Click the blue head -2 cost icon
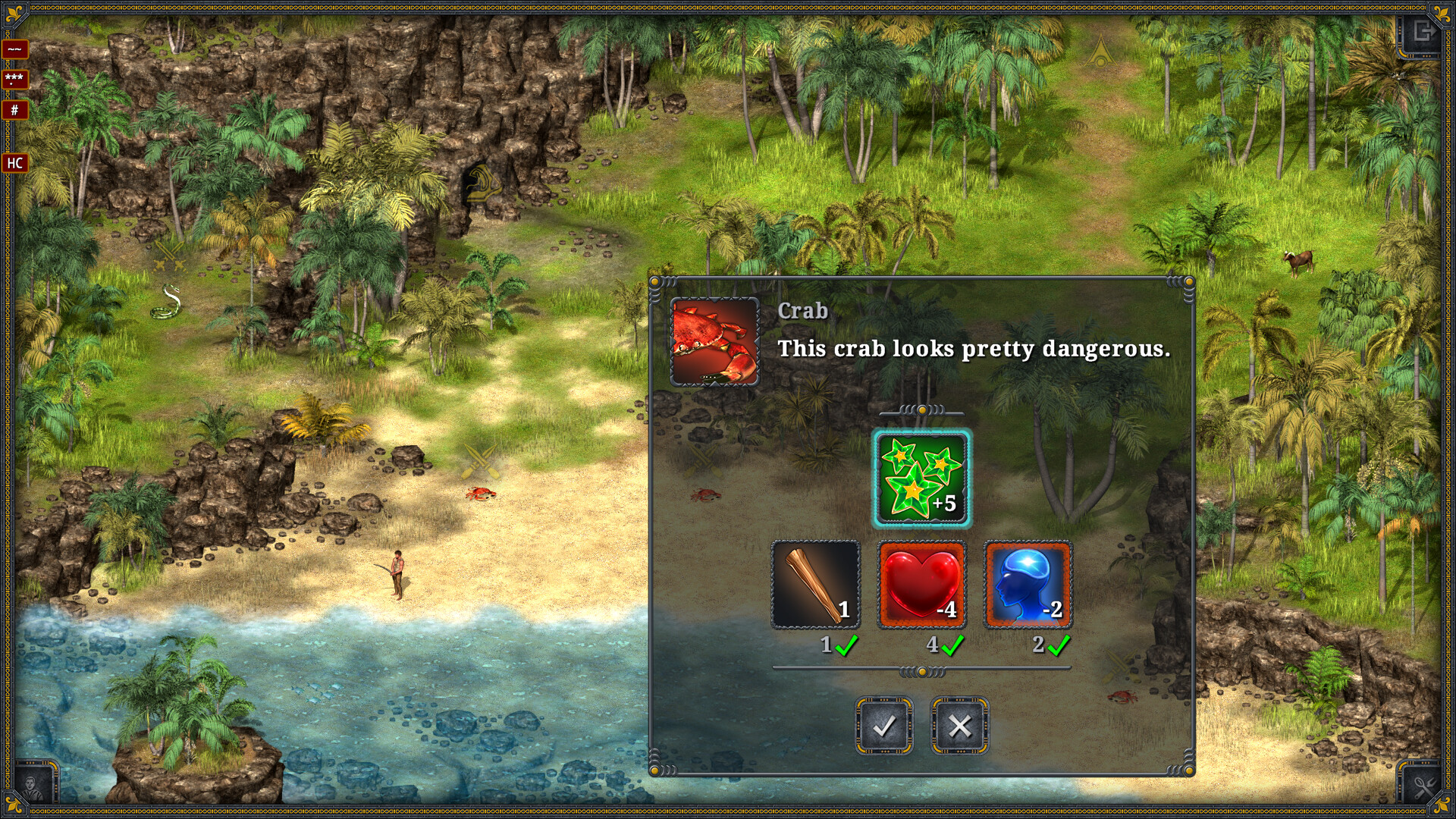Screen dimensions: 1456x819 tap(1028, 585)
